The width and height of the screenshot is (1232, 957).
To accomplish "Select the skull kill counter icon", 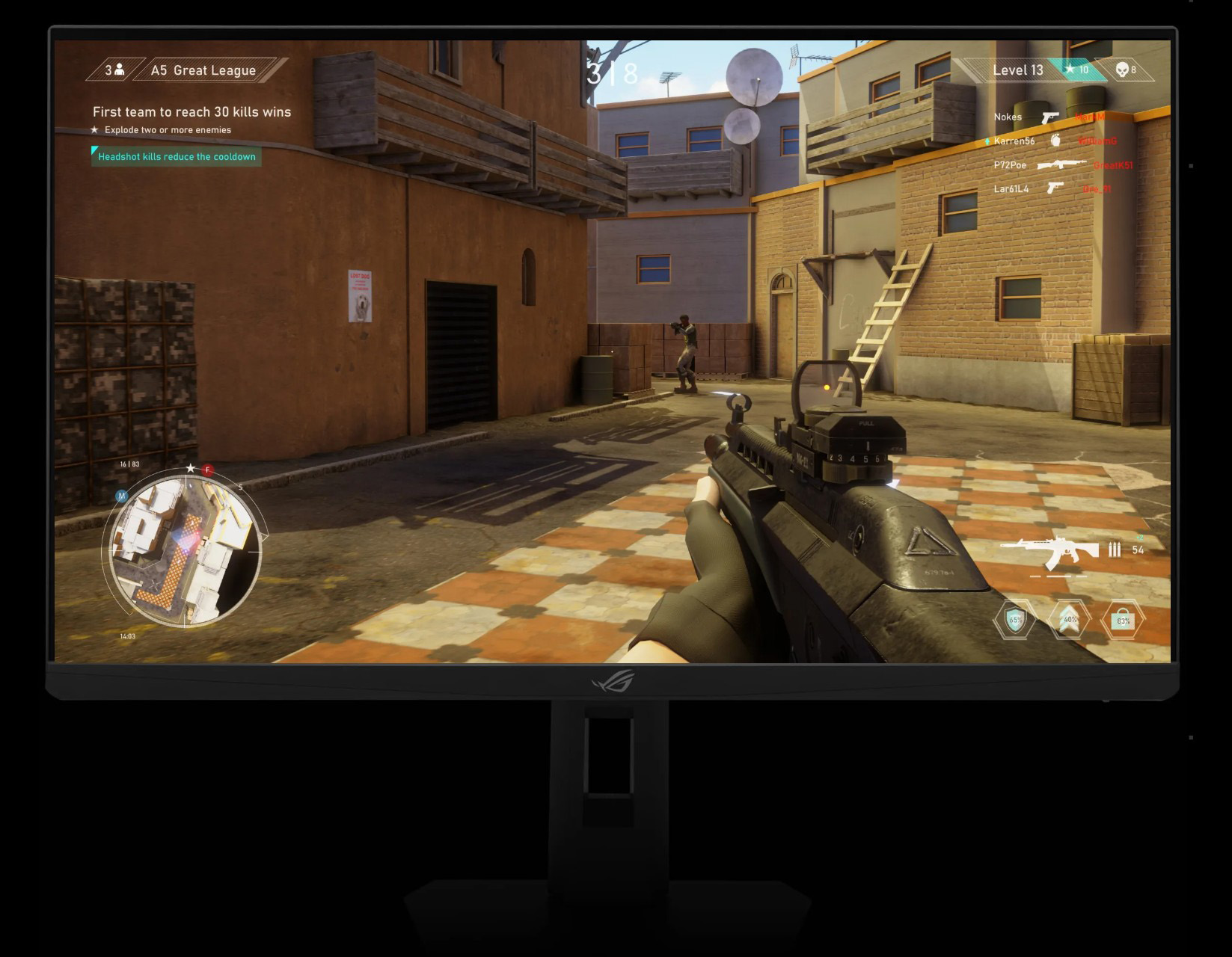I will pyautogui.click(x=1123, y=70).
